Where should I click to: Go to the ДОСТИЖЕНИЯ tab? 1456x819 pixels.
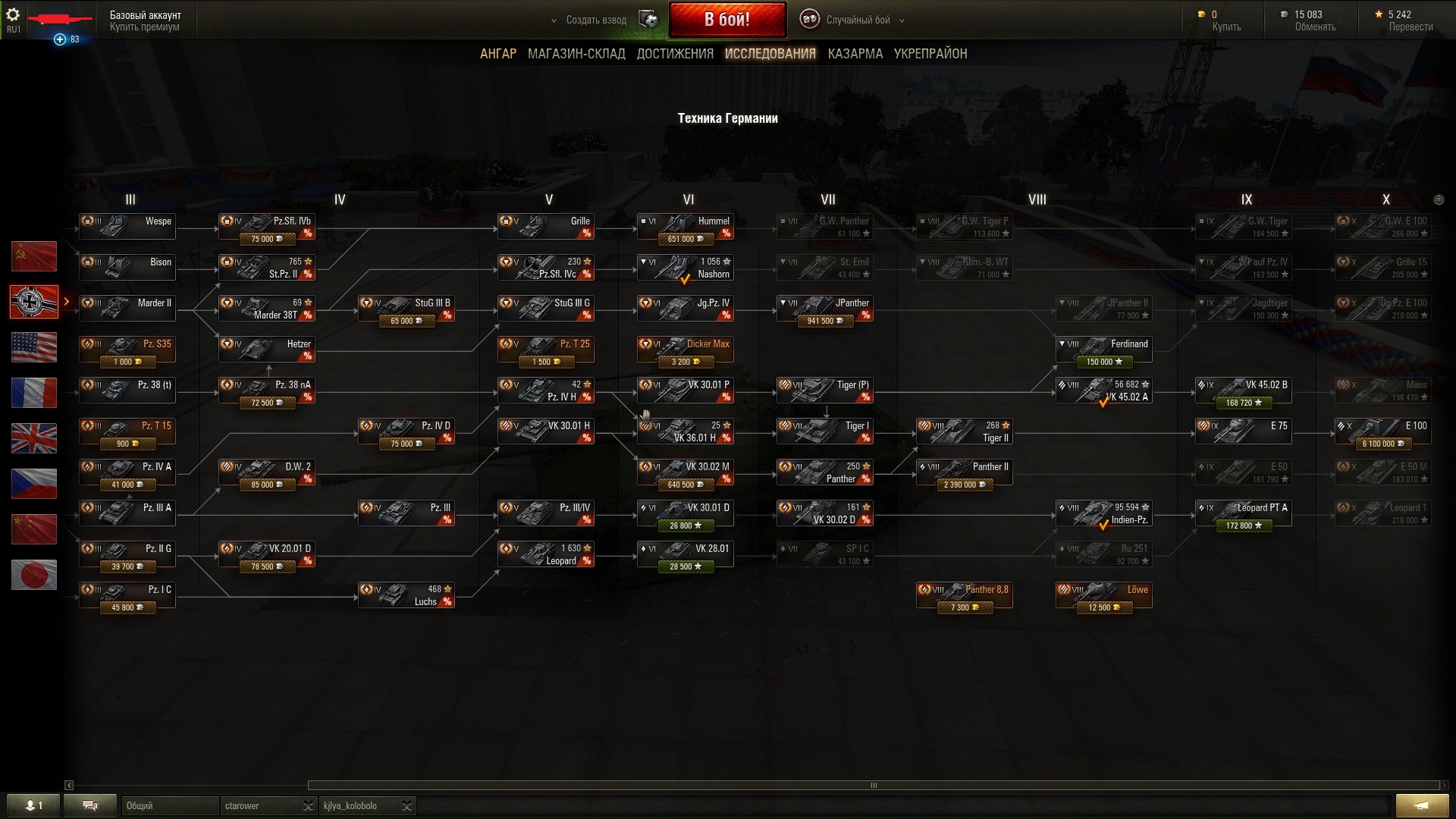point(675,54)
